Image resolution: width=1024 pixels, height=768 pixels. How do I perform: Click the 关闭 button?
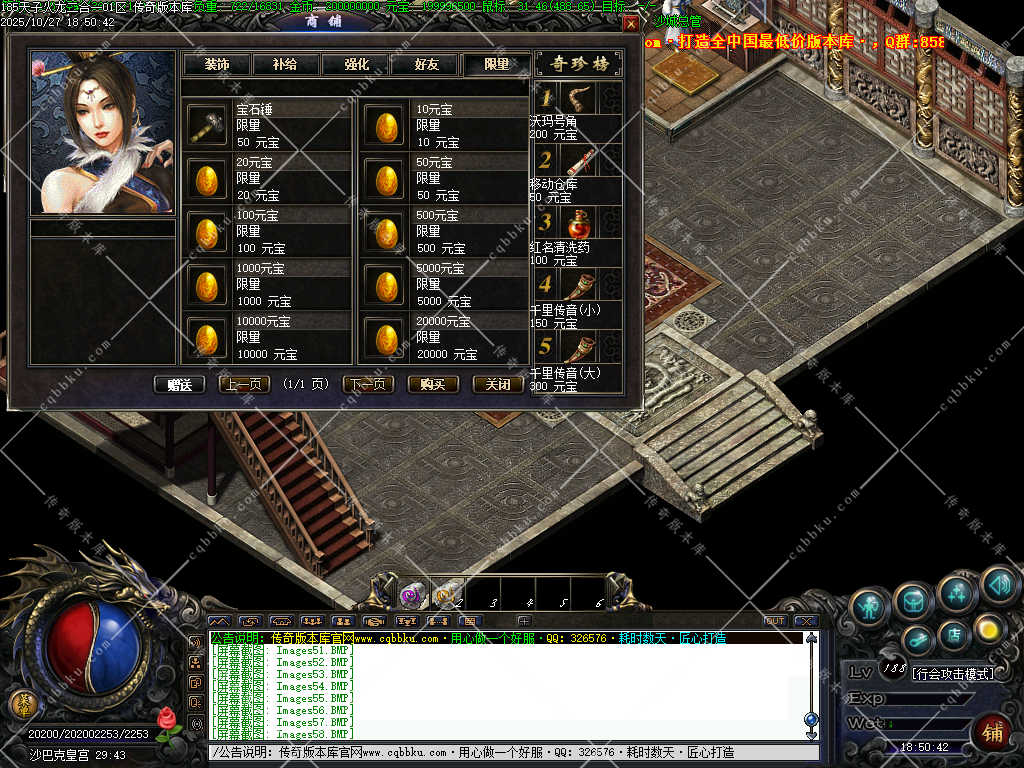pyautogui.click(x=498, y=384)
